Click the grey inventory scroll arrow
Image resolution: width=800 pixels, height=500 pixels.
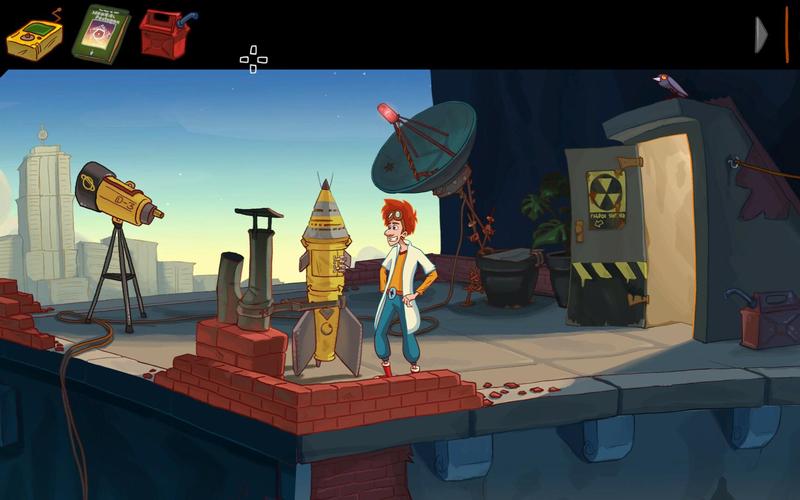[761, 35]
